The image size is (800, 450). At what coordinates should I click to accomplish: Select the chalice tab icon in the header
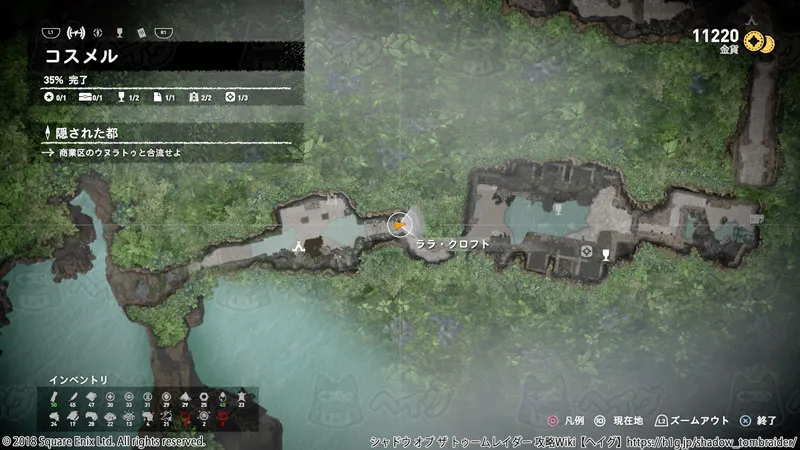[120, 32]
